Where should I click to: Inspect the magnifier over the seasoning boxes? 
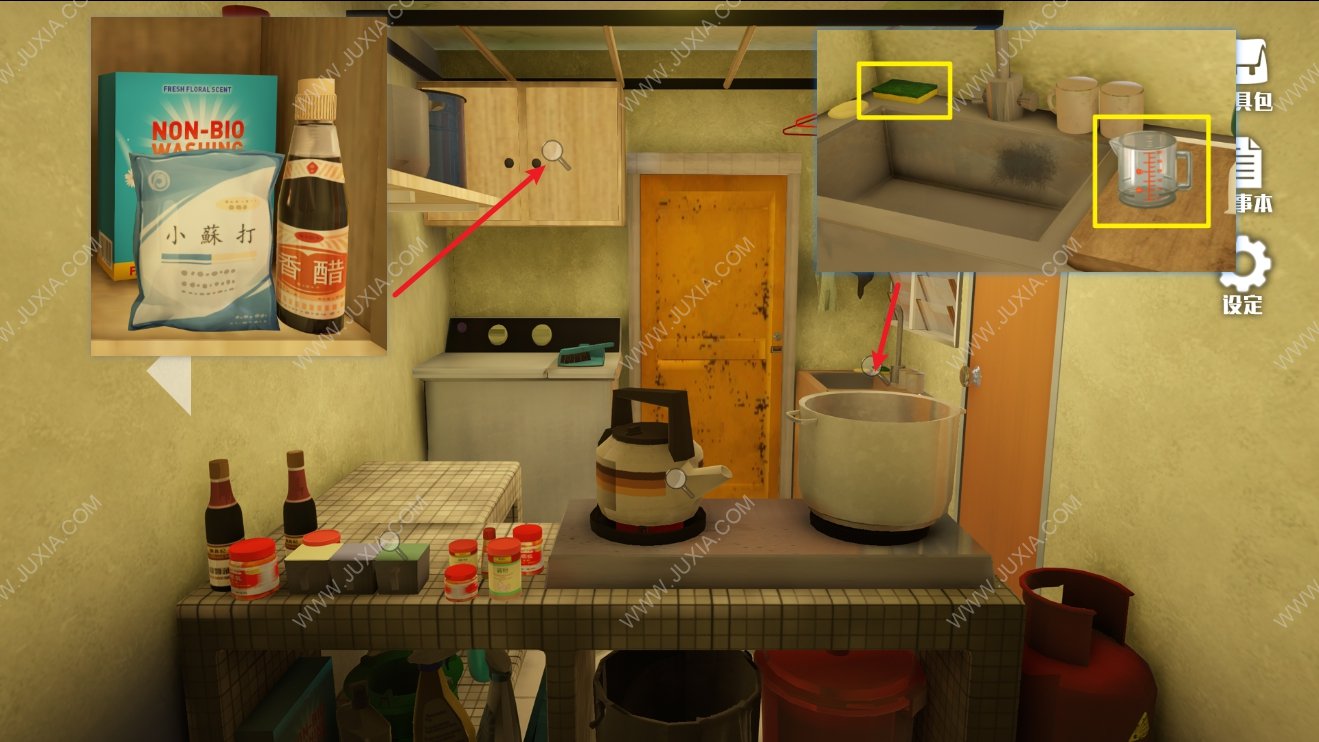point(388,543)
